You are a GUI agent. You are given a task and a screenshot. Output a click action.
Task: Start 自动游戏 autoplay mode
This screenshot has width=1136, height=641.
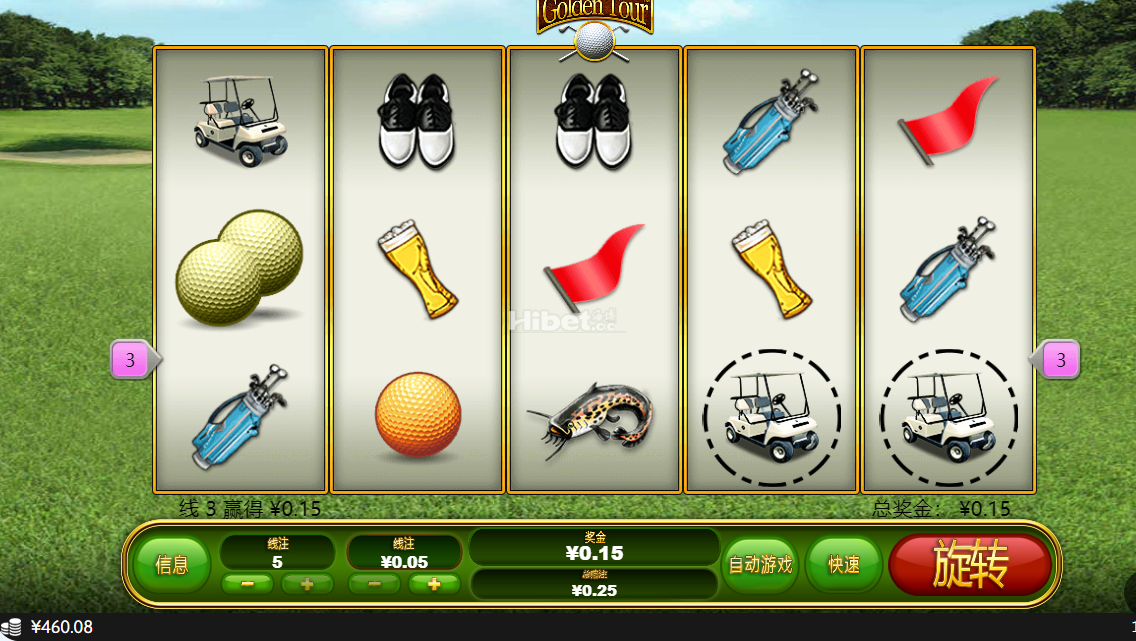[760, 565]
